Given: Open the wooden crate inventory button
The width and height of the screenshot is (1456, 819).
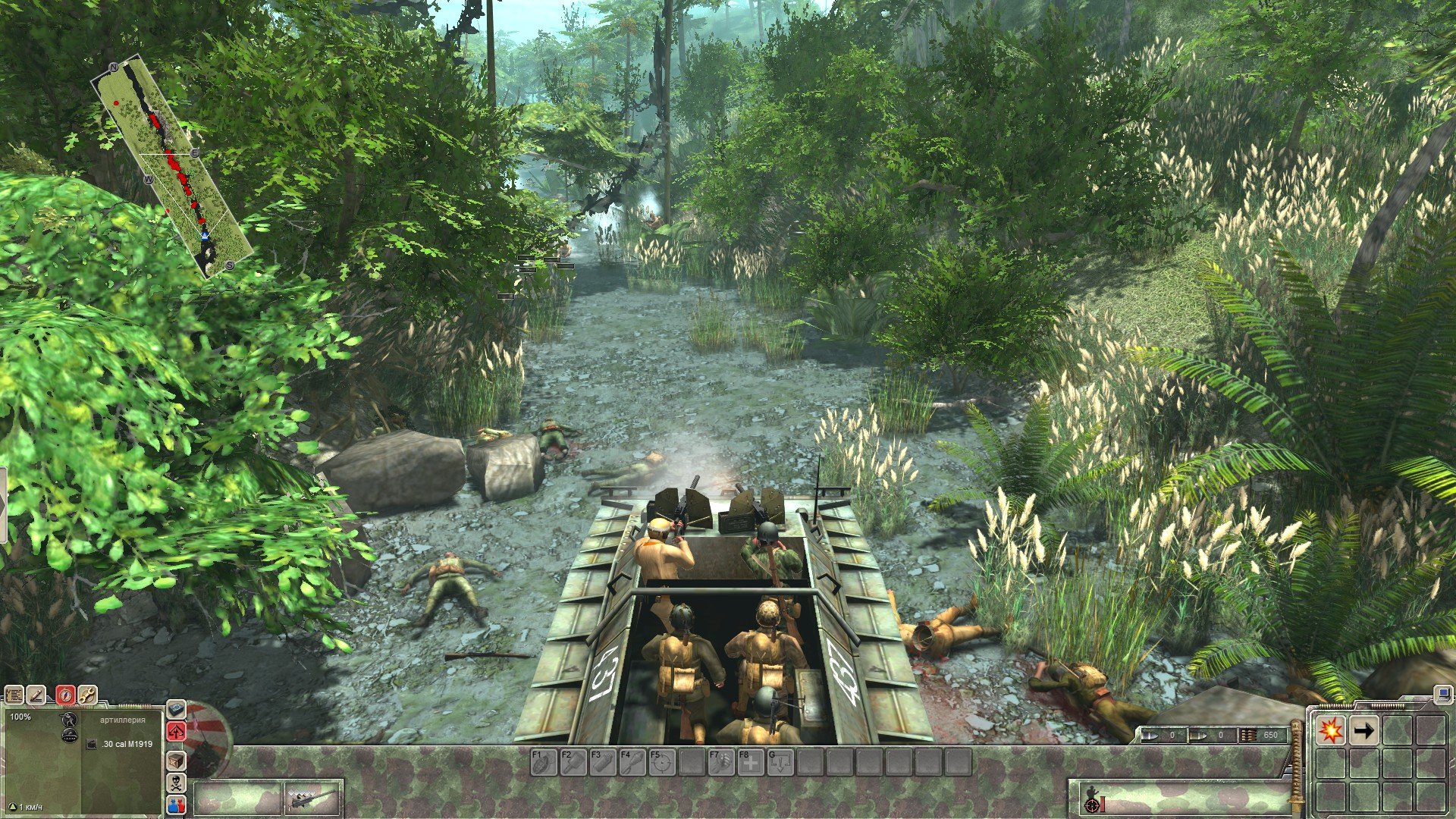Looking at the screenshot, I should pos(176,760).
